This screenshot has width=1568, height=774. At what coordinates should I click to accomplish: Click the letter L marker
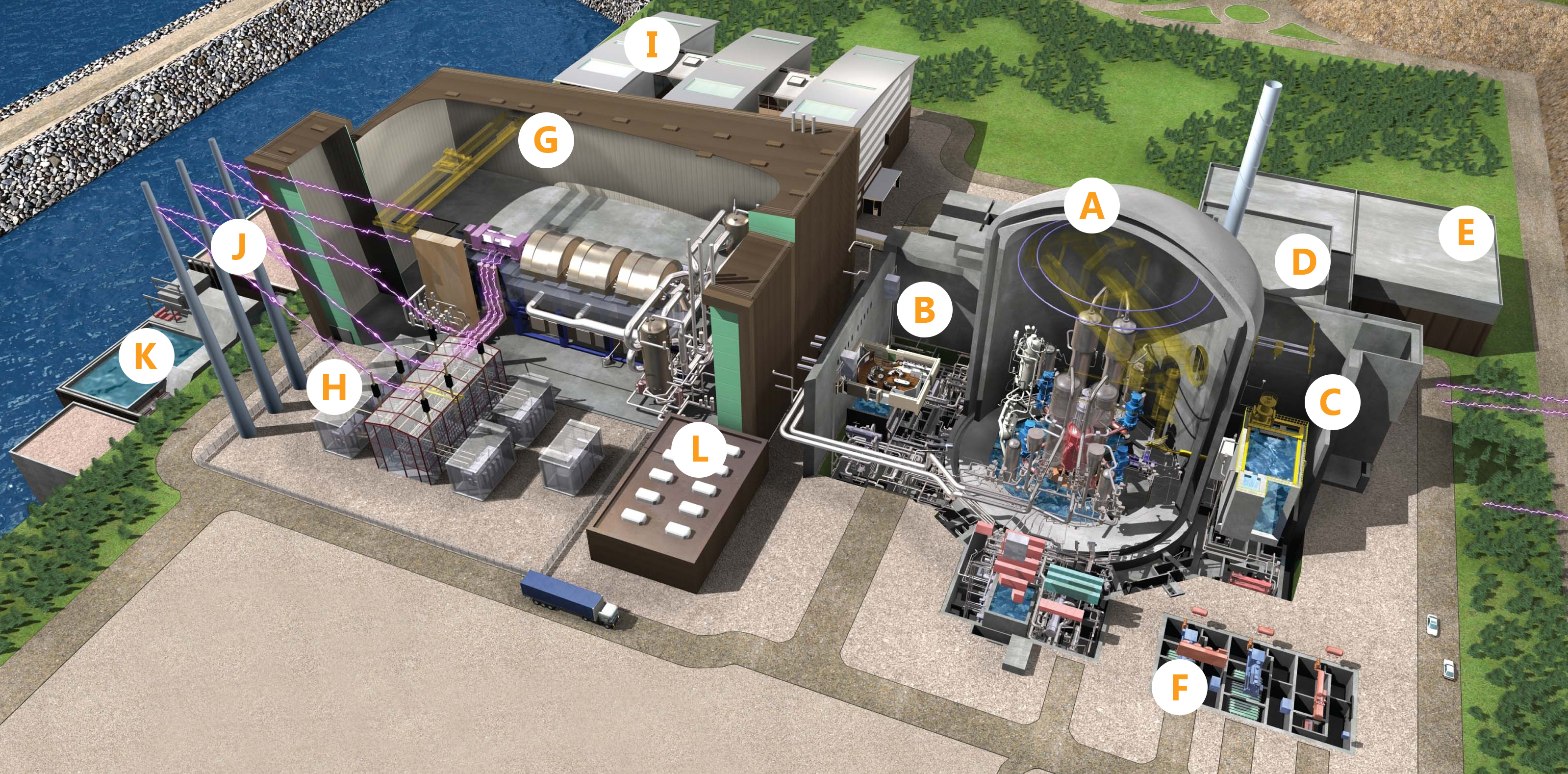point(699,449)
